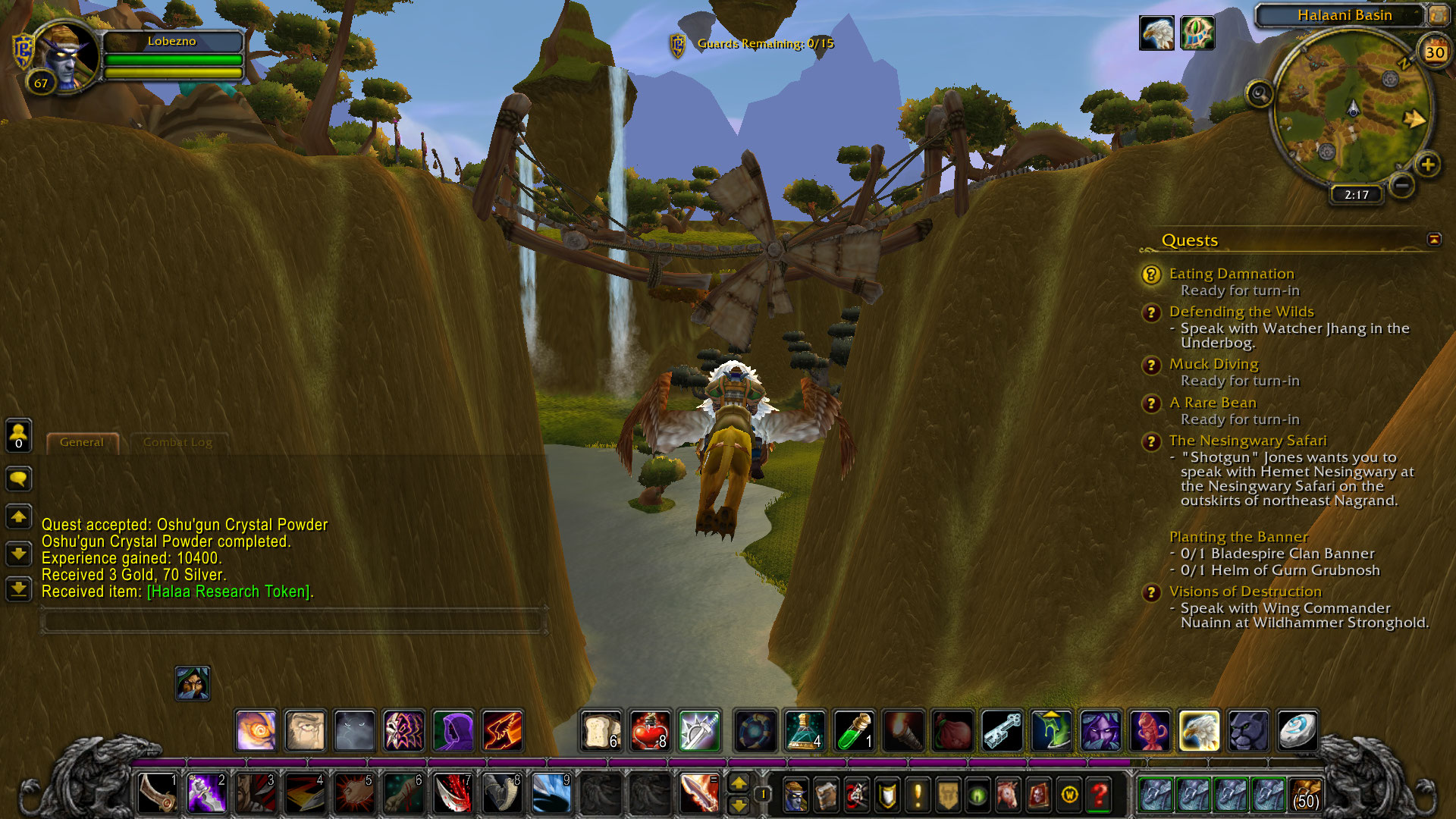Switch to the Combat Log chat tab
This screenshot has width=1456, height=819.
[x=177, y=442]
